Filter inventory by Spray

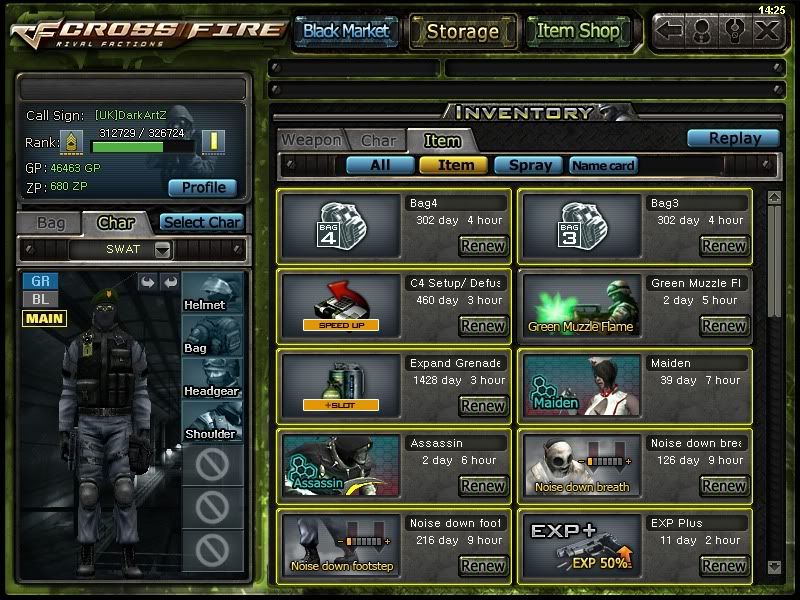(x=529, y=165)
